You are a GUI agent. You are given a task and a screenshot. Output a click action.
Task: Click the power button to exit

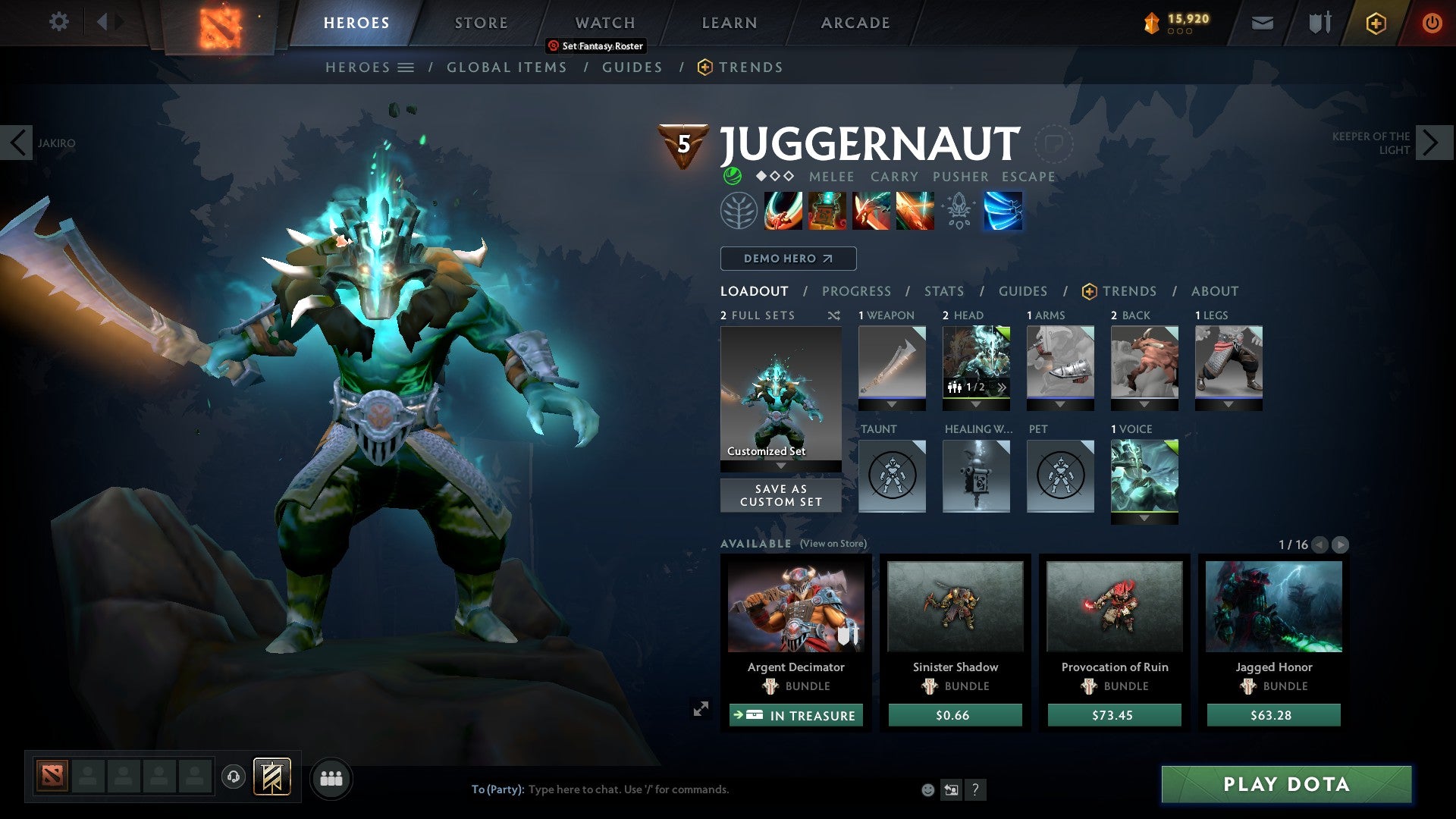pyautogui.click(x=1432, y=23)
